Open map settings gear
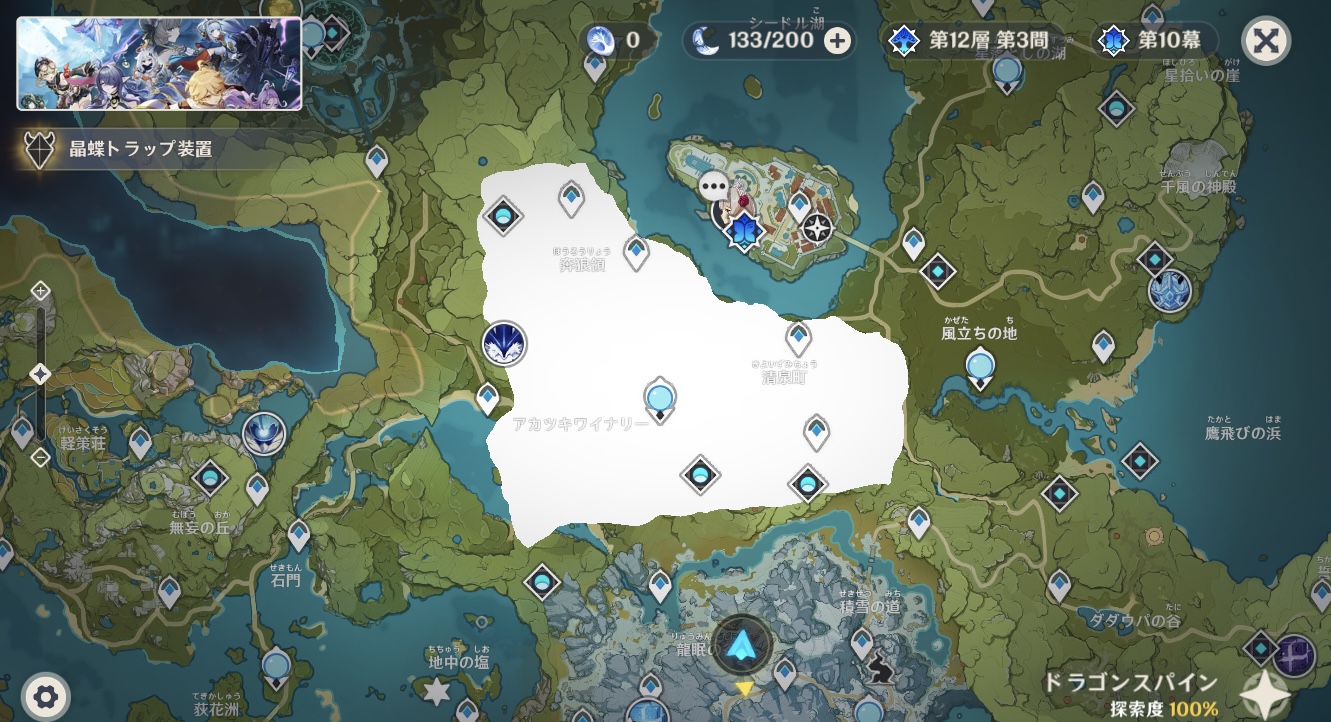This screenshot has height=722, width=1331. [x=45, y=695]
